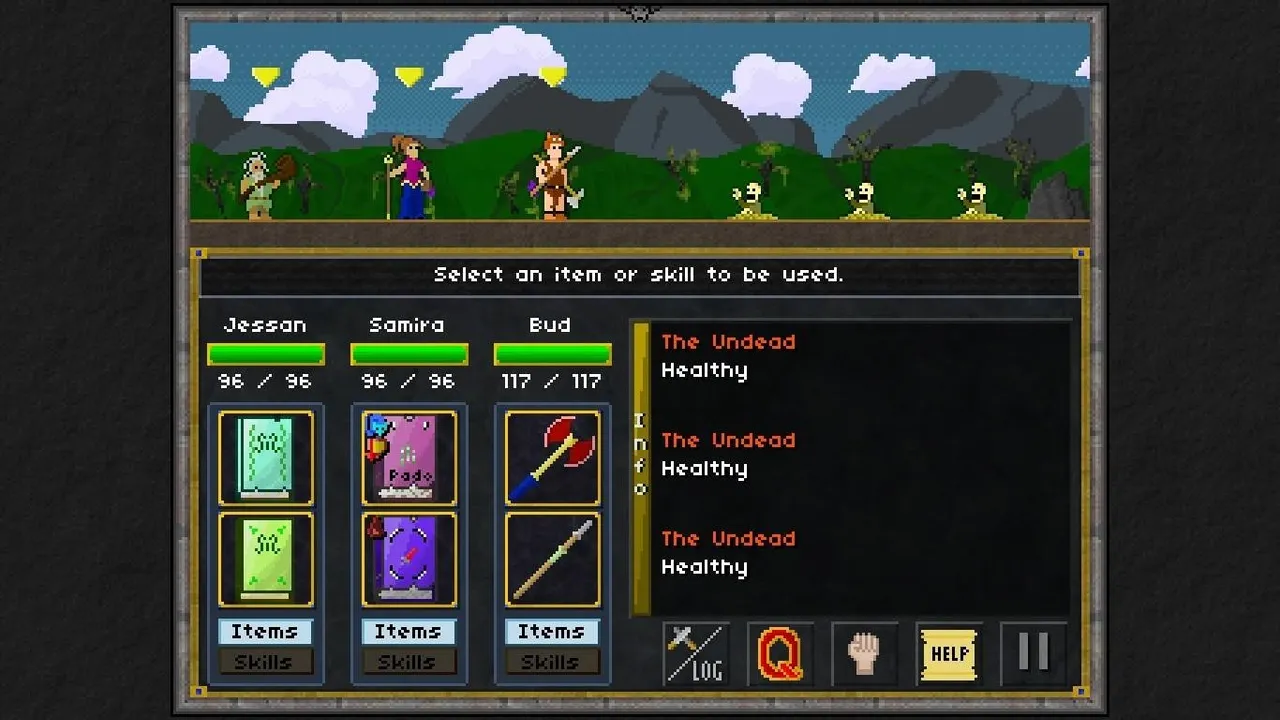
Task: Switch to Bud's Skills tab
Action: click(551, 661)
